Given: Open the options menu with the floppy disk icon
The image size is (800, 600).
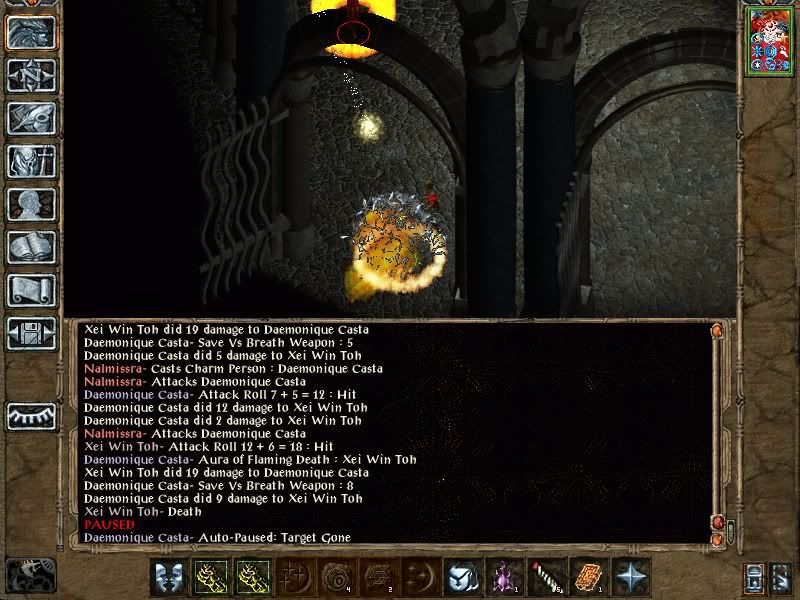Looking at the screenshot, I should pos(28,333).
